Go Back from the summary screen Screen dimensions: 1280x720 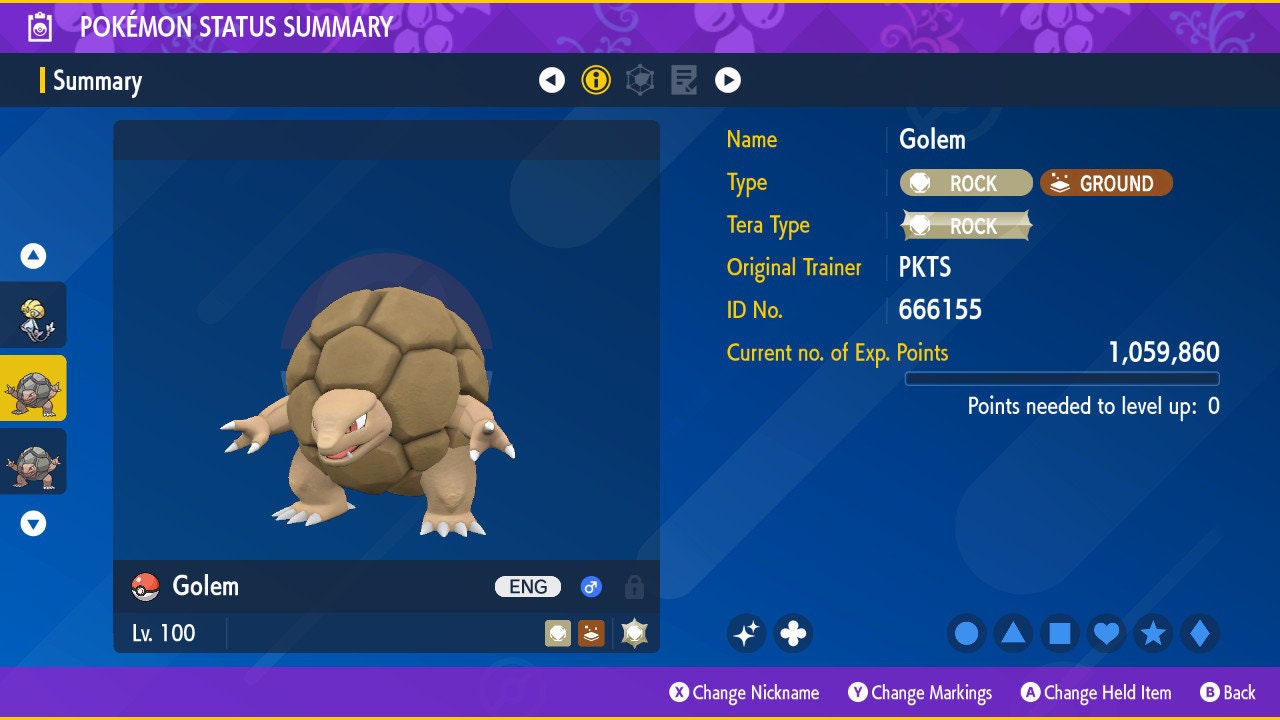1228,692
